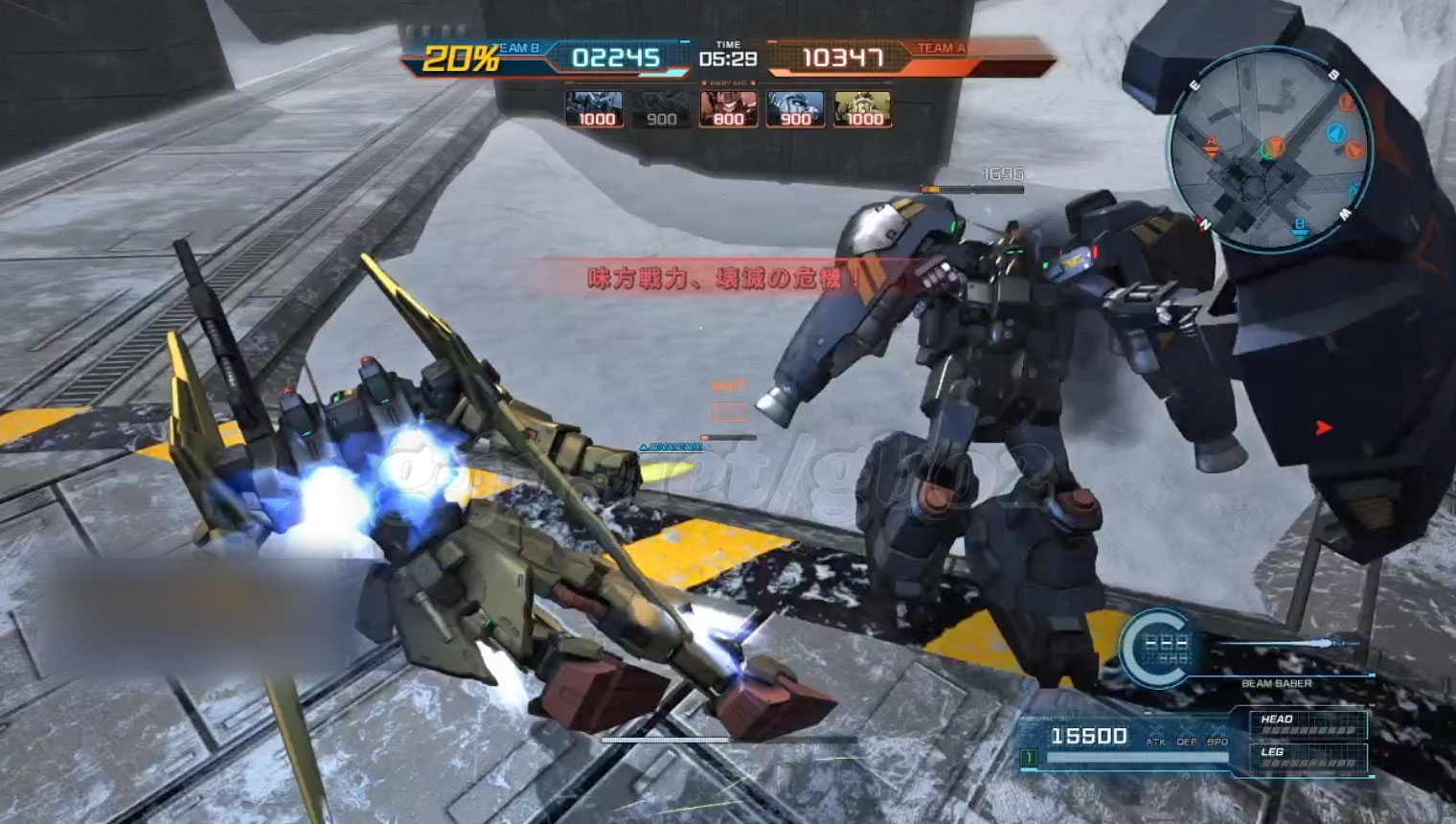Select the greyed-out 900-cost enemy portrait
Image resolution: width=1456 pixels, height=824 pixels.
click(661, 109)
